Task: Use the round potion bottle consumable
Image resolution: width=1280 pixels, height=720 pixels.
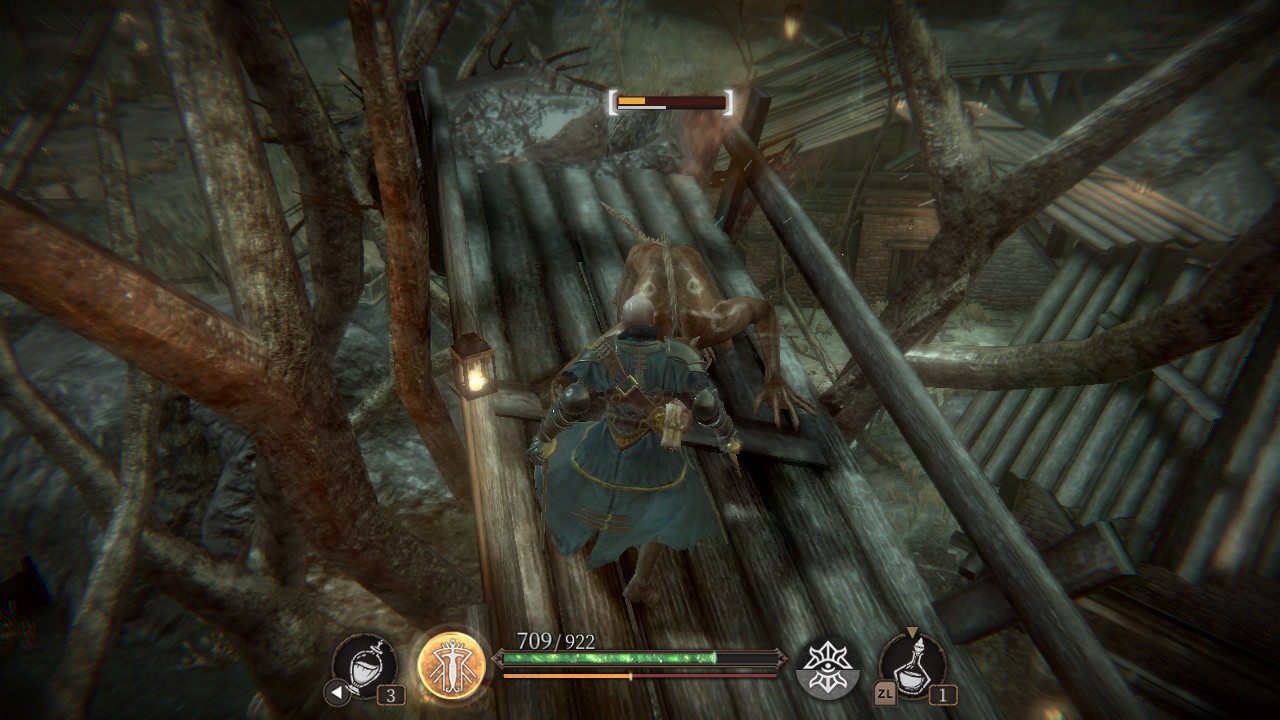Action: (x=912, y=665)
